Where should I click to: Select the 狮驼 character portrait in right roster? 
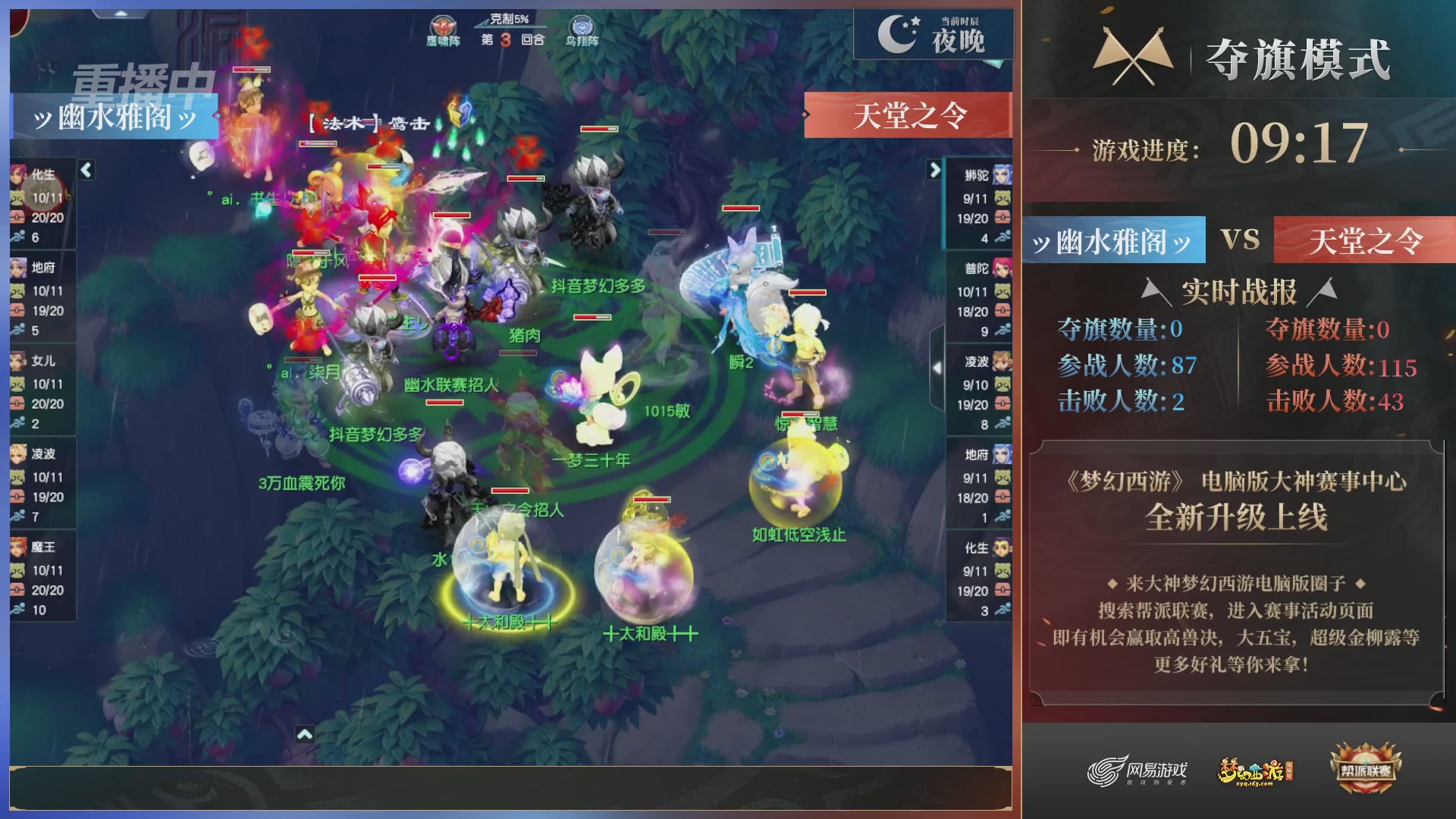click(x=1001, y=174)
